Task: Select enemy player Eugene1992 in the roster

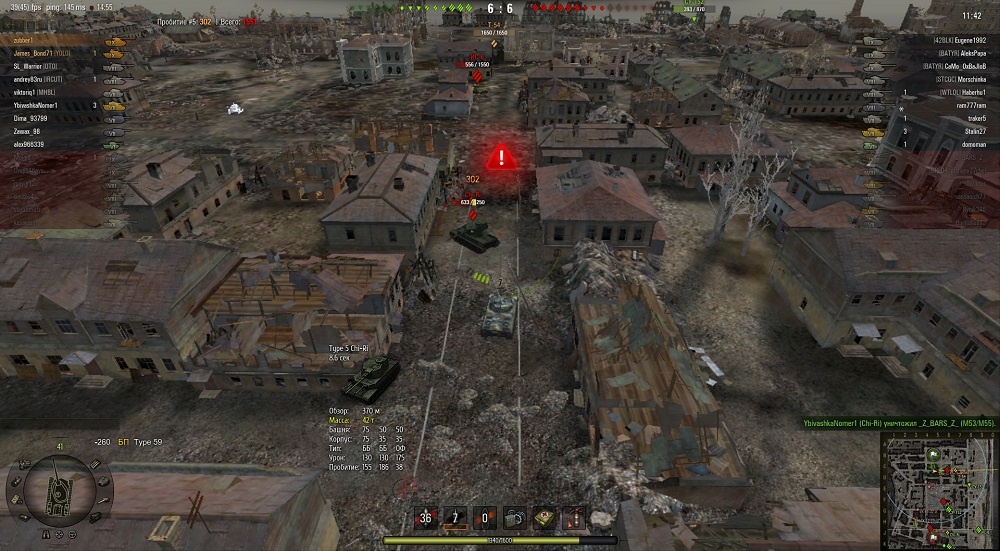Action: coord(960,40)
